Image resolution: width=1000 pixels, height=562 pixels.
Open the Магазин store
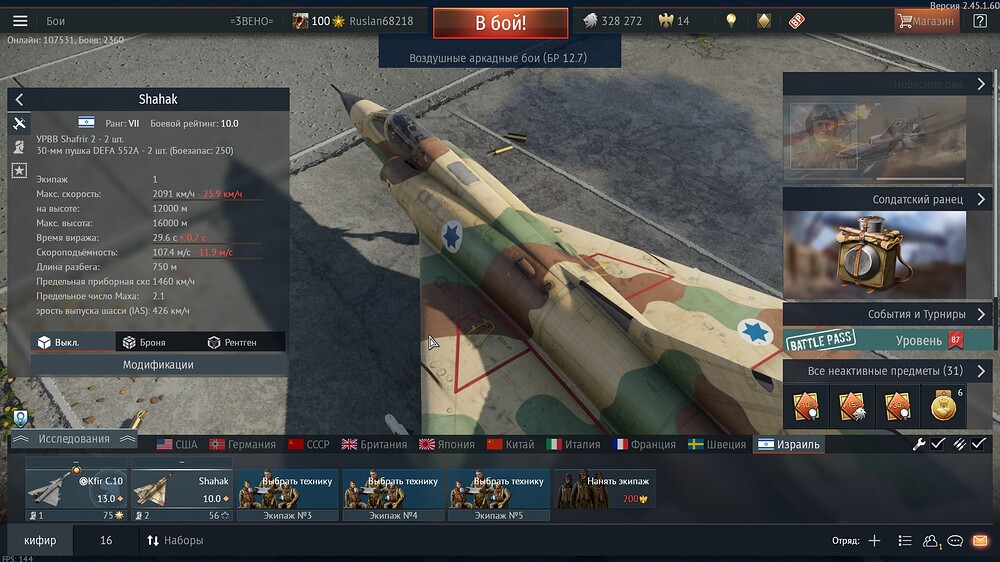pos(926,21)
